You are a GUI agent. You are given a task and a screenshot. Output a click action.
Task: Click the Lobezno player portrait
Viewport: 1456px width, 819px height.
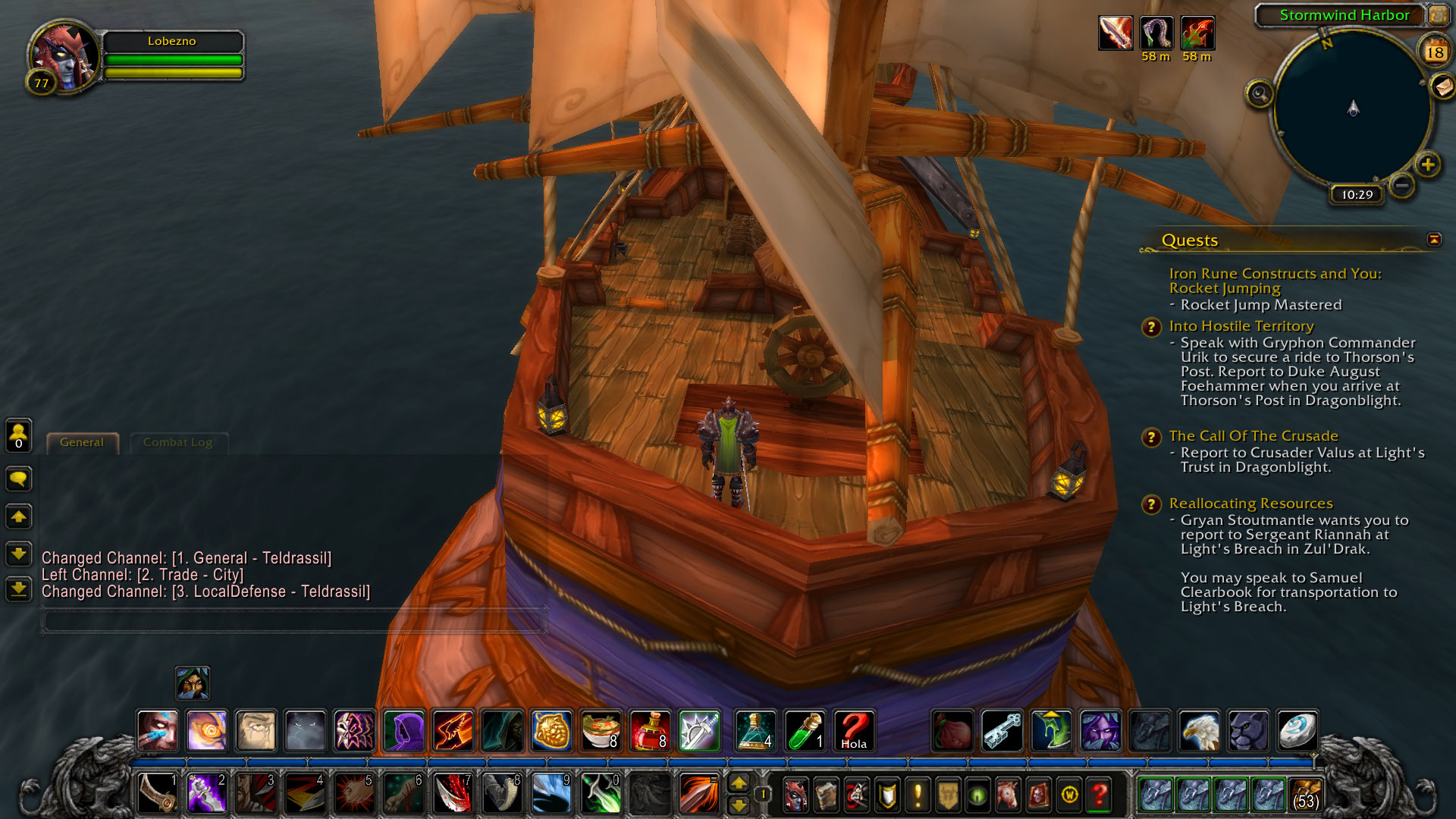click(x=64, y=55)
